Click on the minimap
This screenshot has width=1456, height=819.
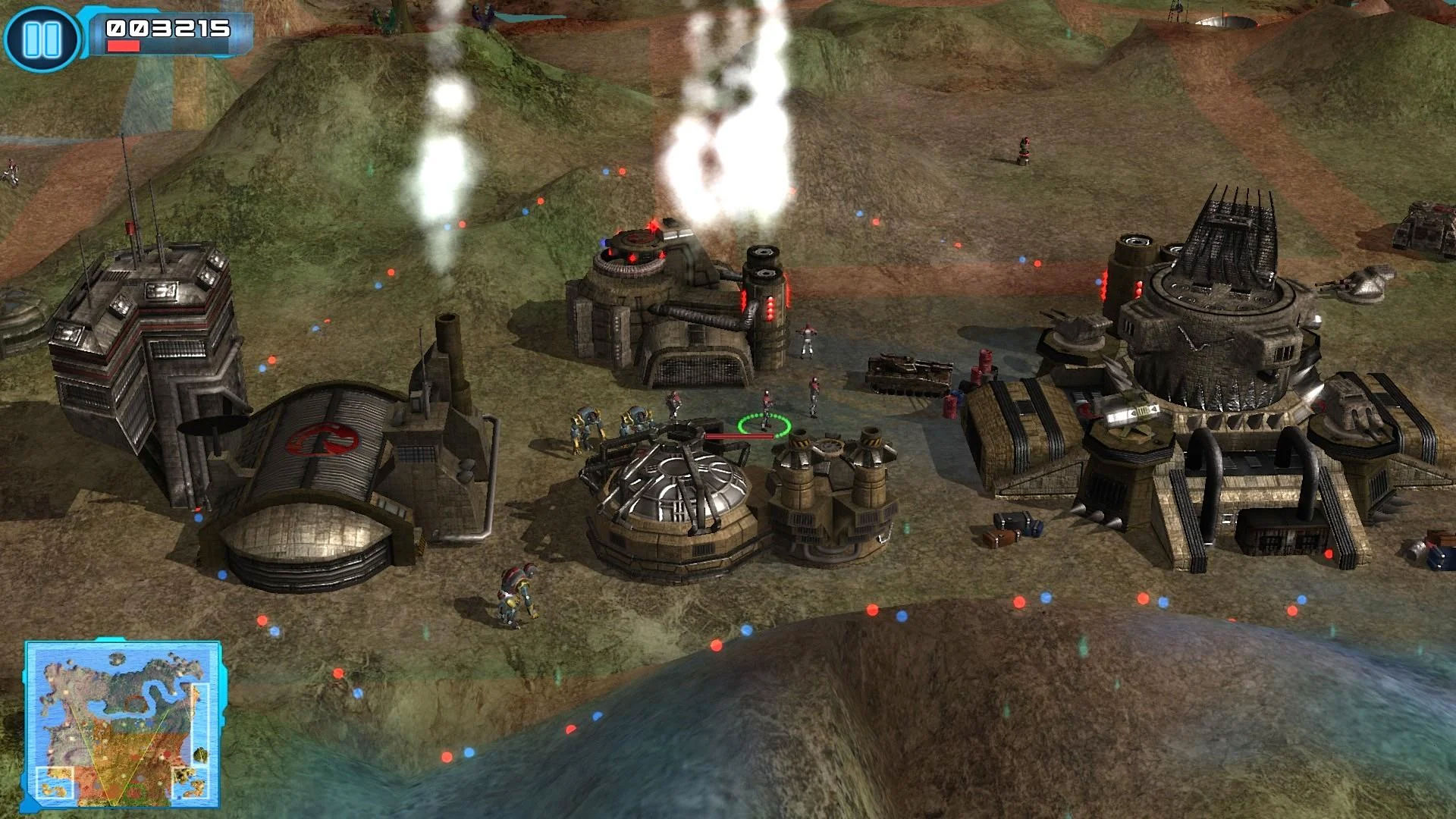tap(123, 725)
